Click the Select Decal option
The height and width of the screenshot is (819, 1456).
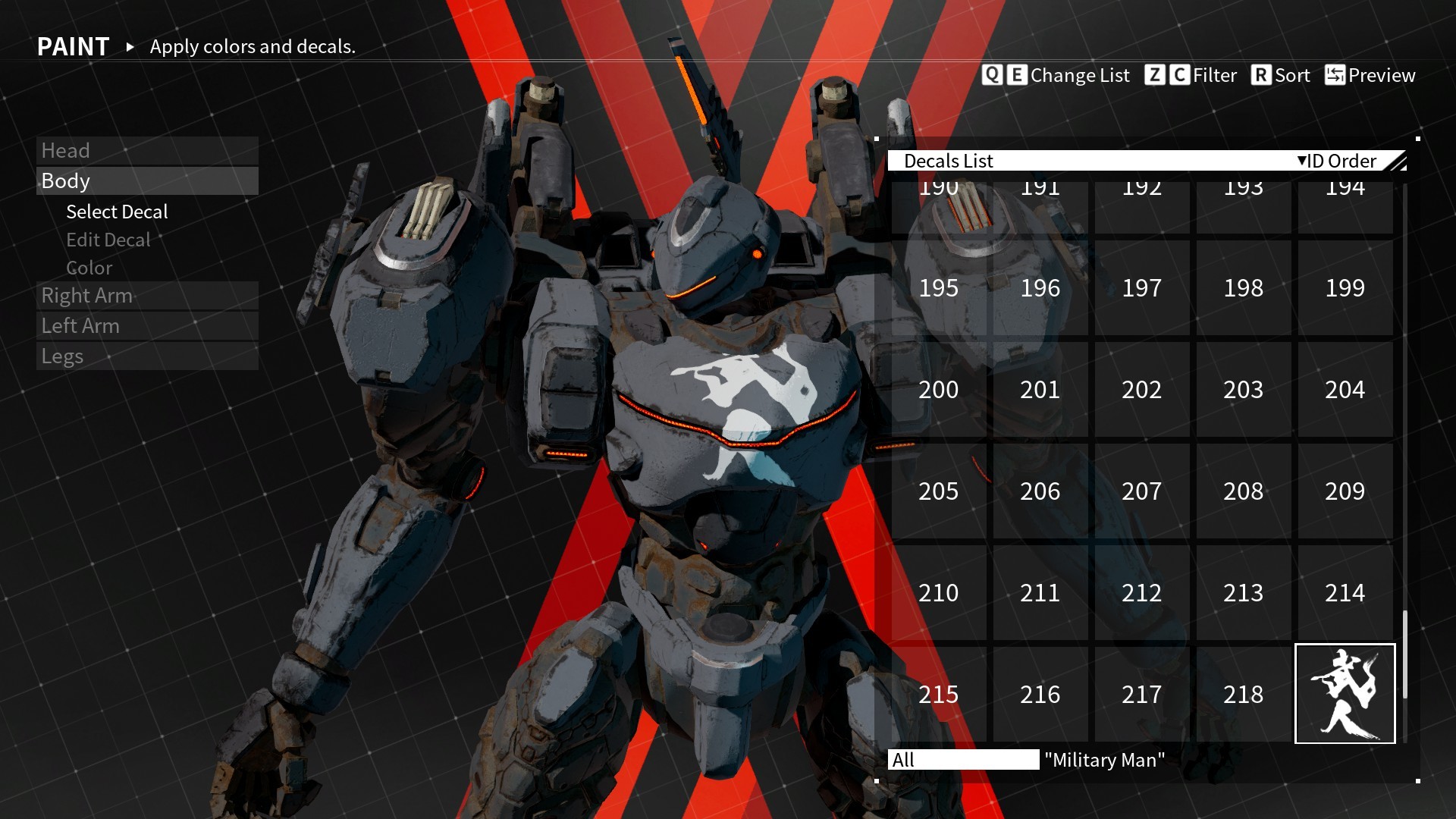tap(117, 212)
